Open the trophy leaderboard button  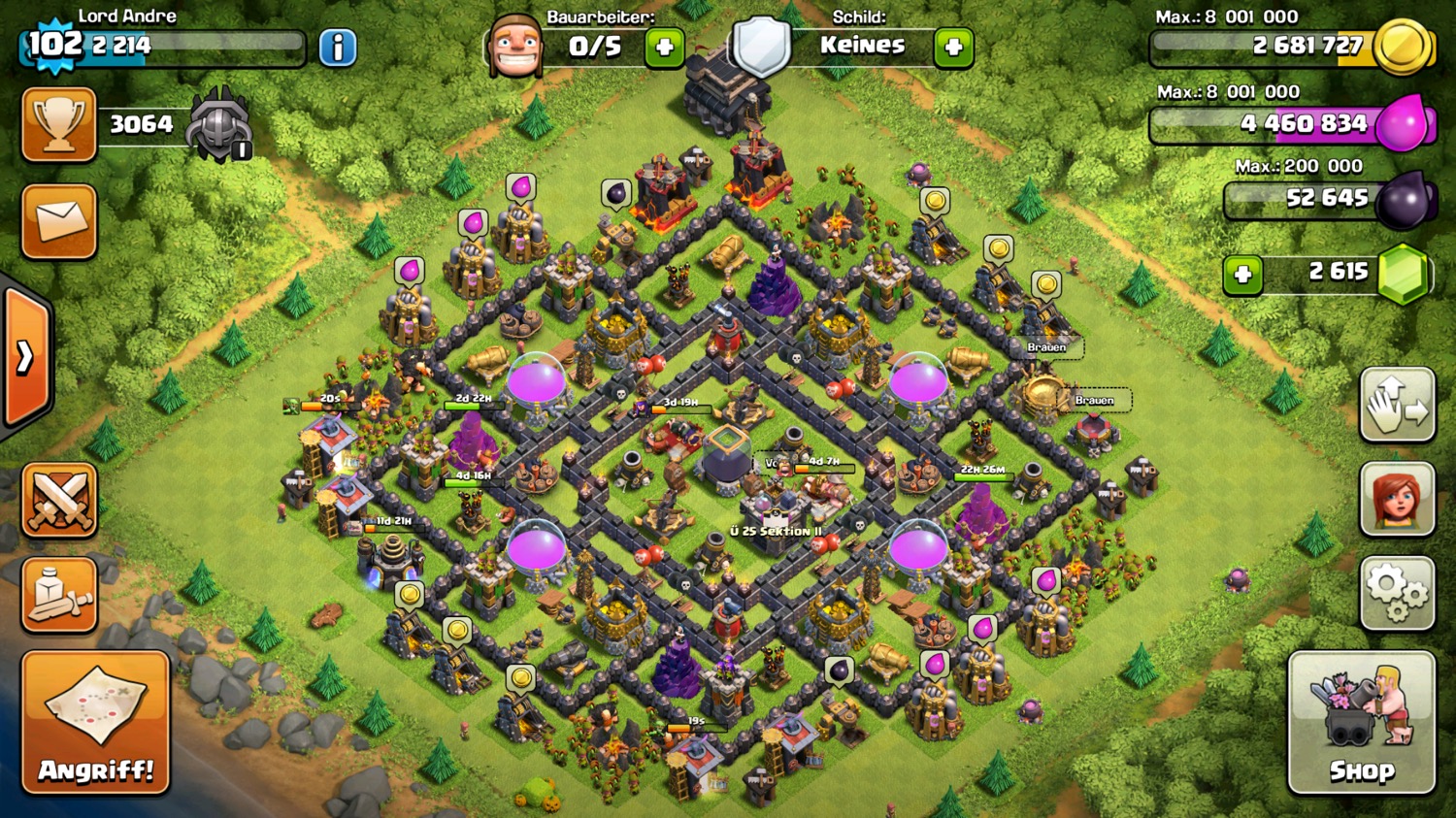[x=59, y=125]
